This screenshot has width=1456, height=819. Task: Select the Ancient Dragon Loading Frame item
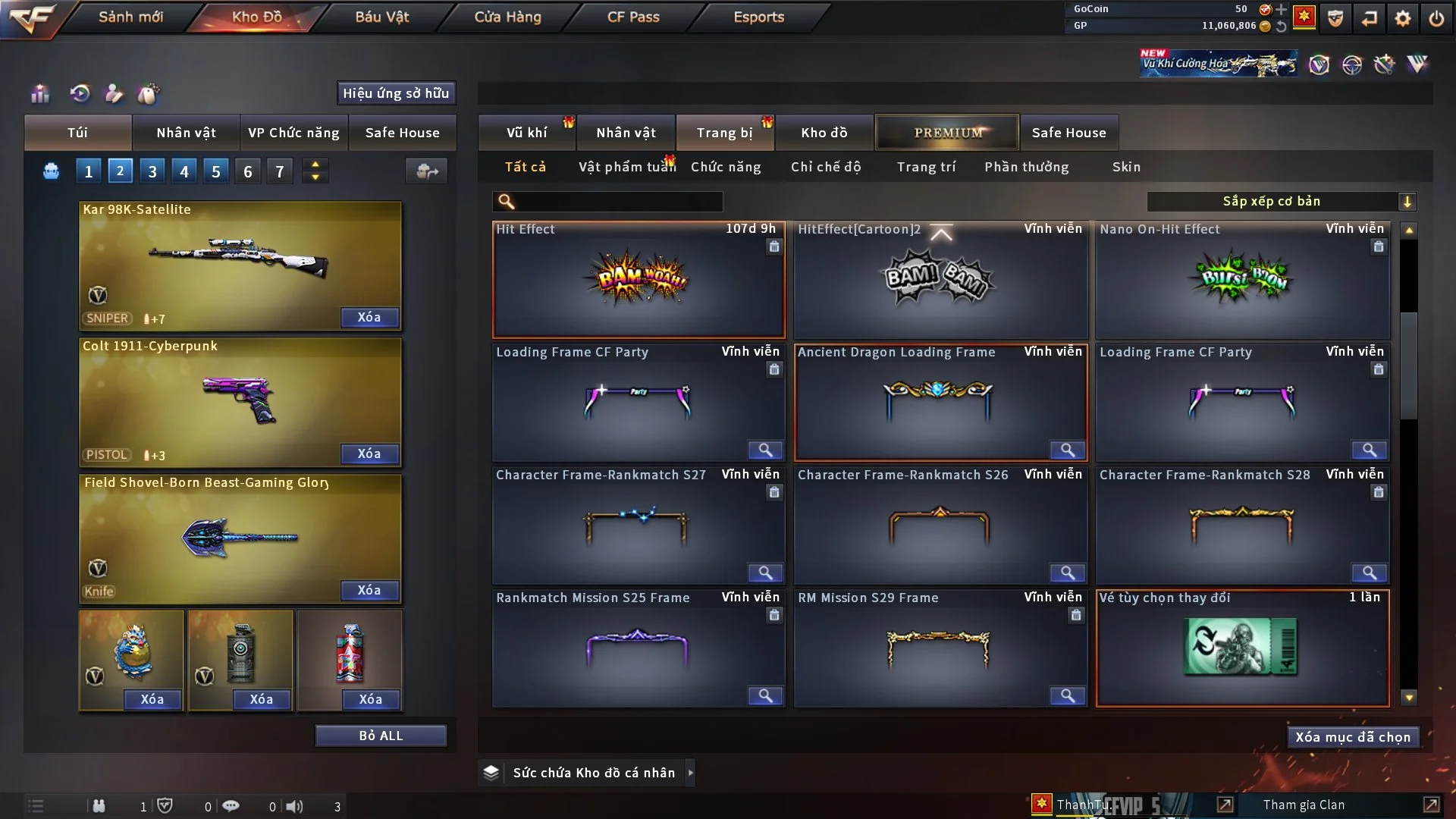940,402
